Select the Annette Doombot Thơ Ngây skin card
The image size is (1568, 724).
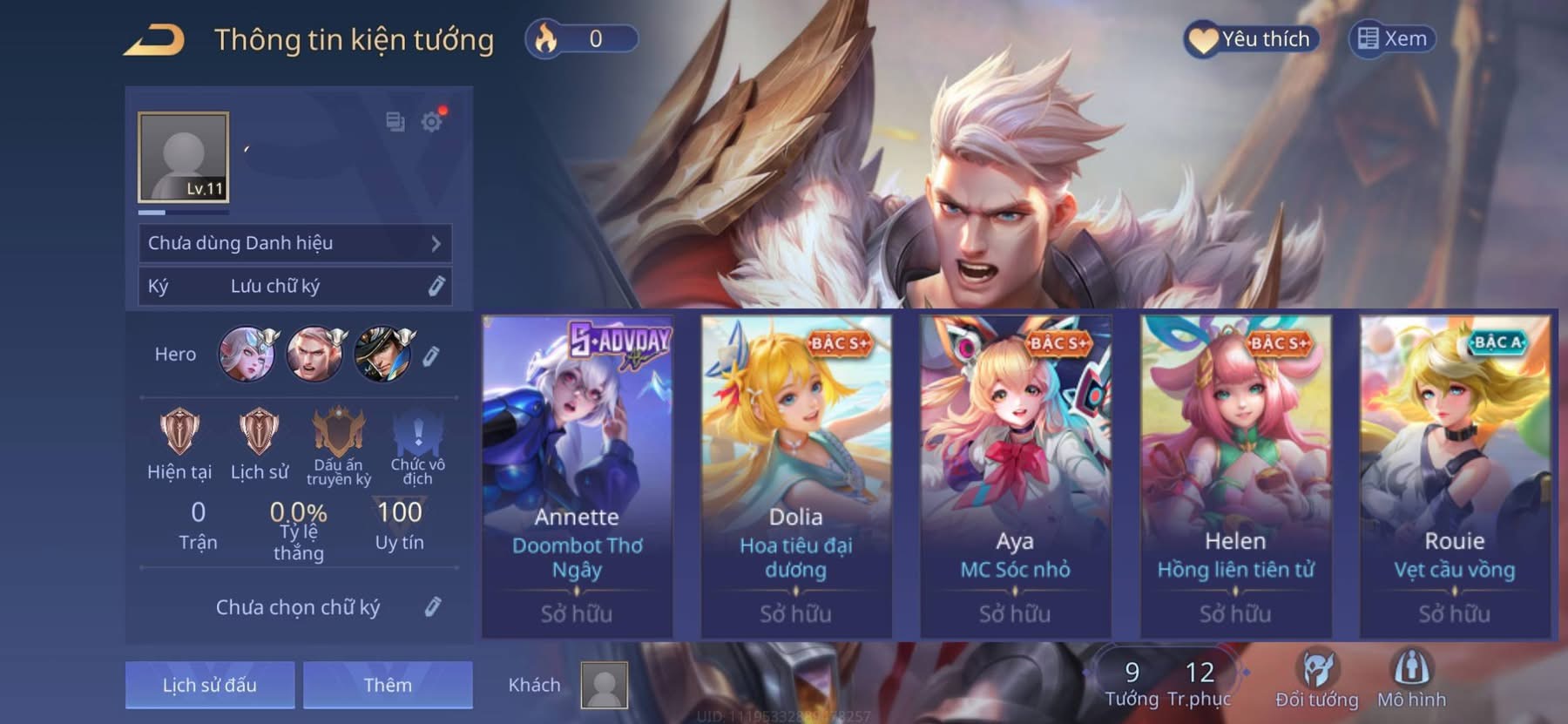pyautogui.click(x=577, y=475)
